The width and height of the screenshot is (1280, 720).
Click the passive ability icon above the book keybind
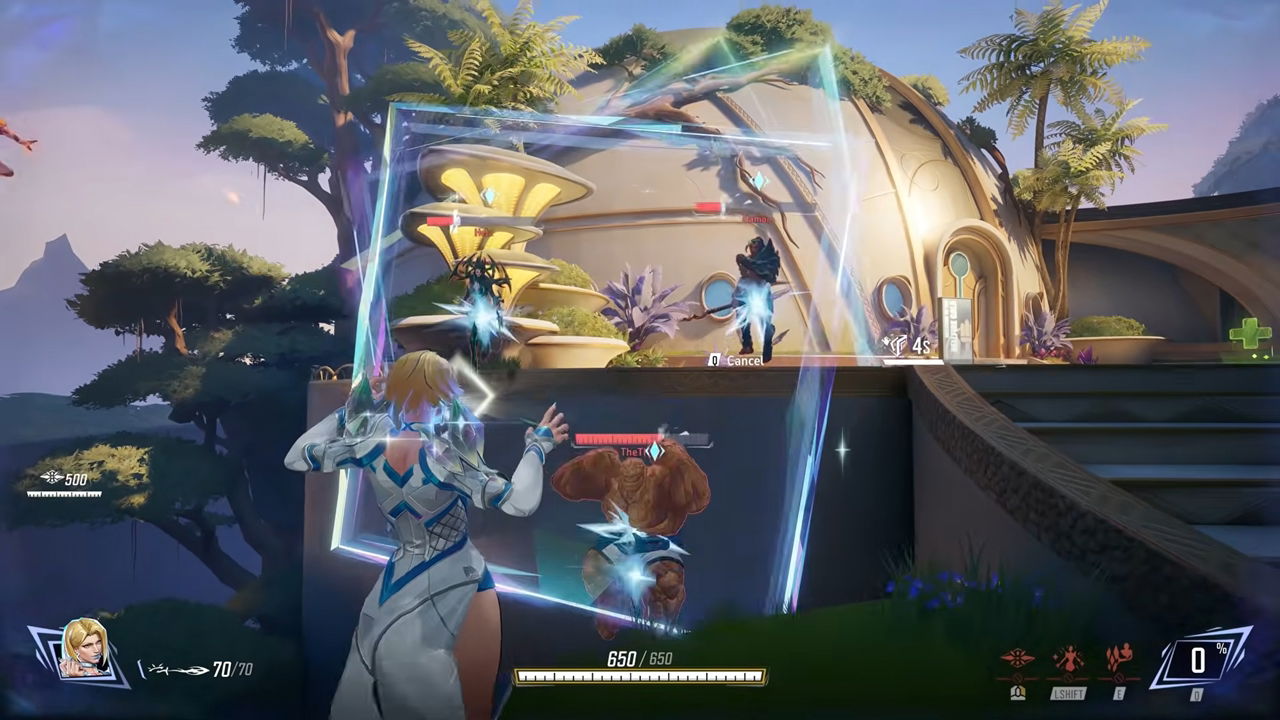click(1017, 655)
